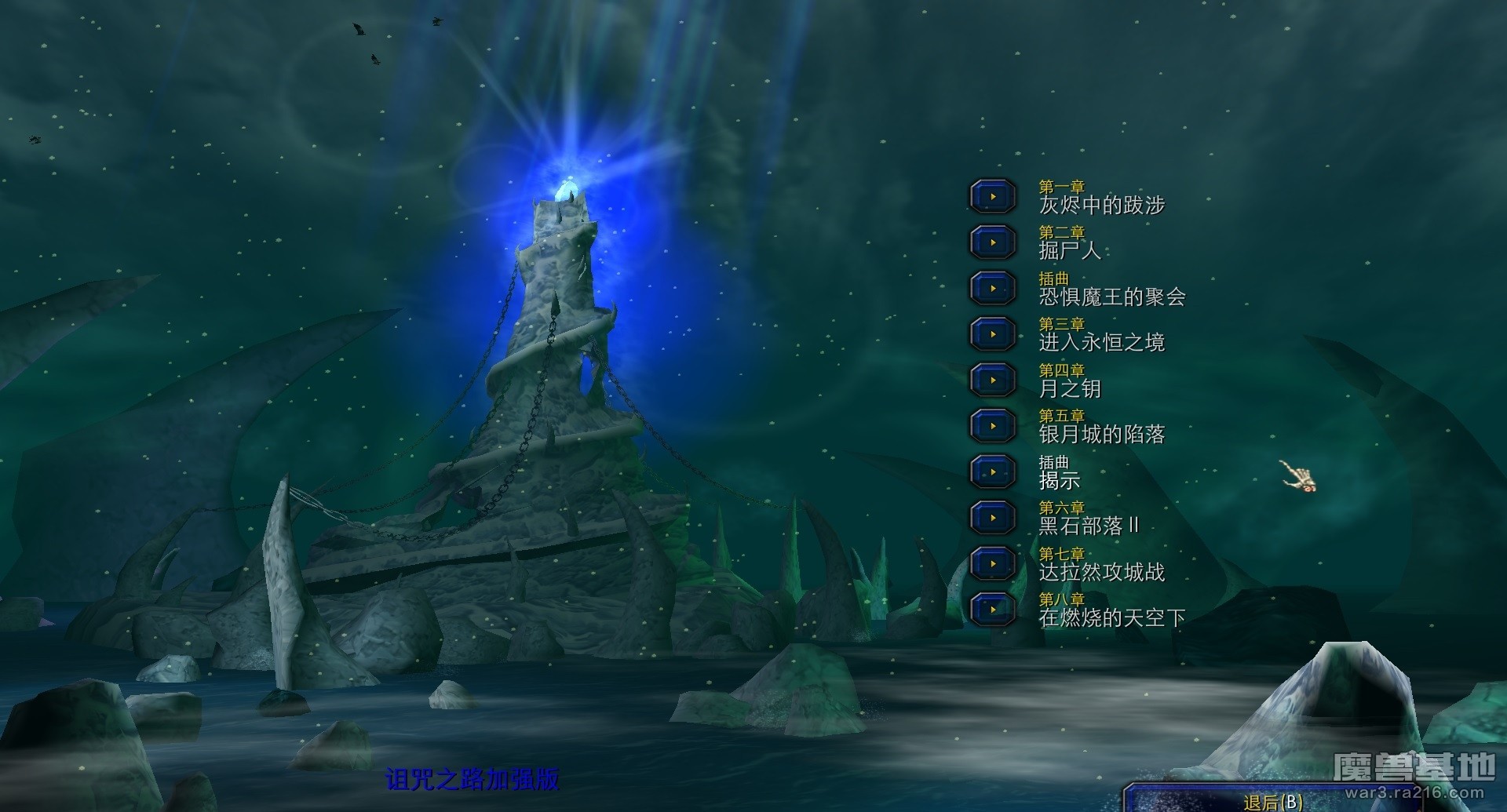This screenshot has width=1507, height=812.
Task: Play Chapter One 灰烬中的跋涉
Action: tap(993, 197)
